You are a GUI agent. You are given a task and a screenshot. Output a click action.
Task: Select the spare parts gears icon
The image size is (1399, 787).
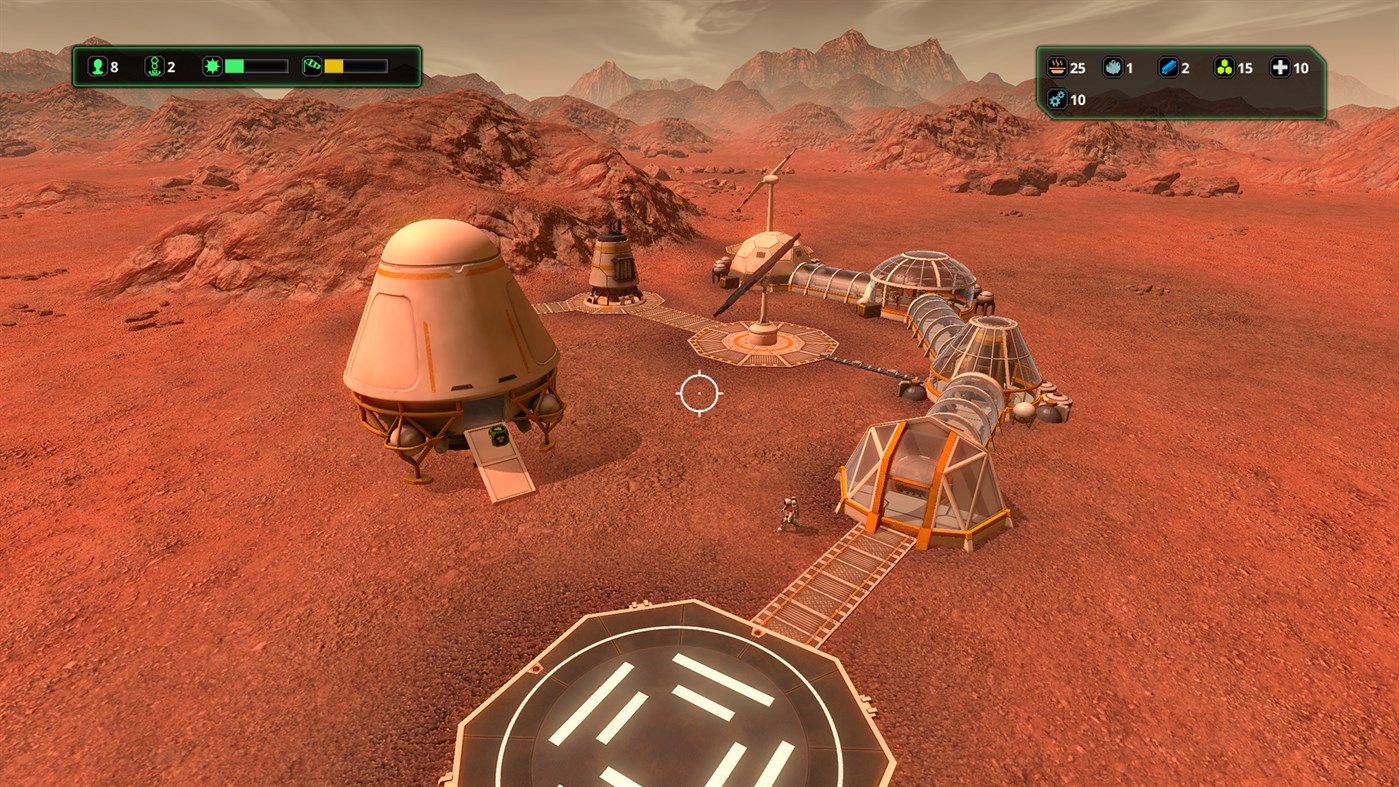pyautogui.click(x=1057, y=100)
